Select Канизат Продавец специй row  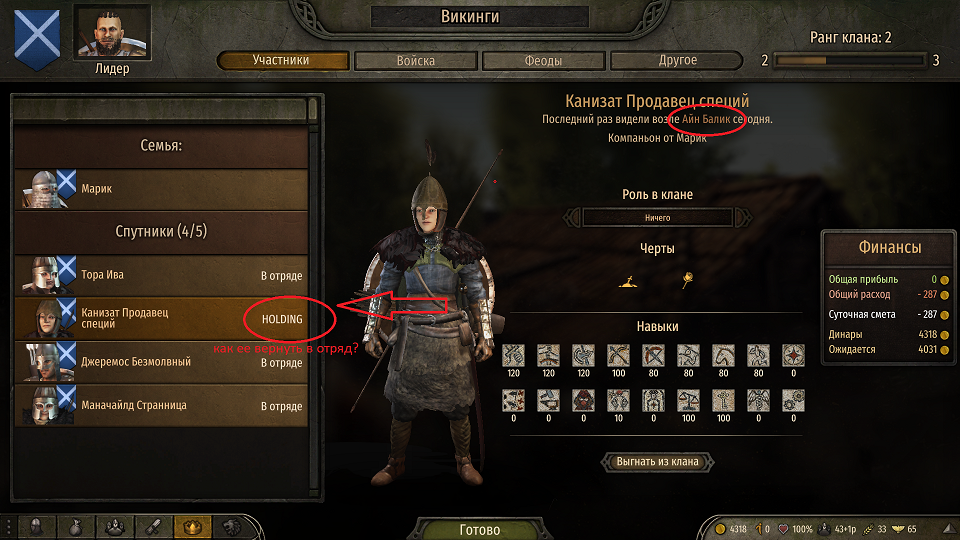coord(160,319)
